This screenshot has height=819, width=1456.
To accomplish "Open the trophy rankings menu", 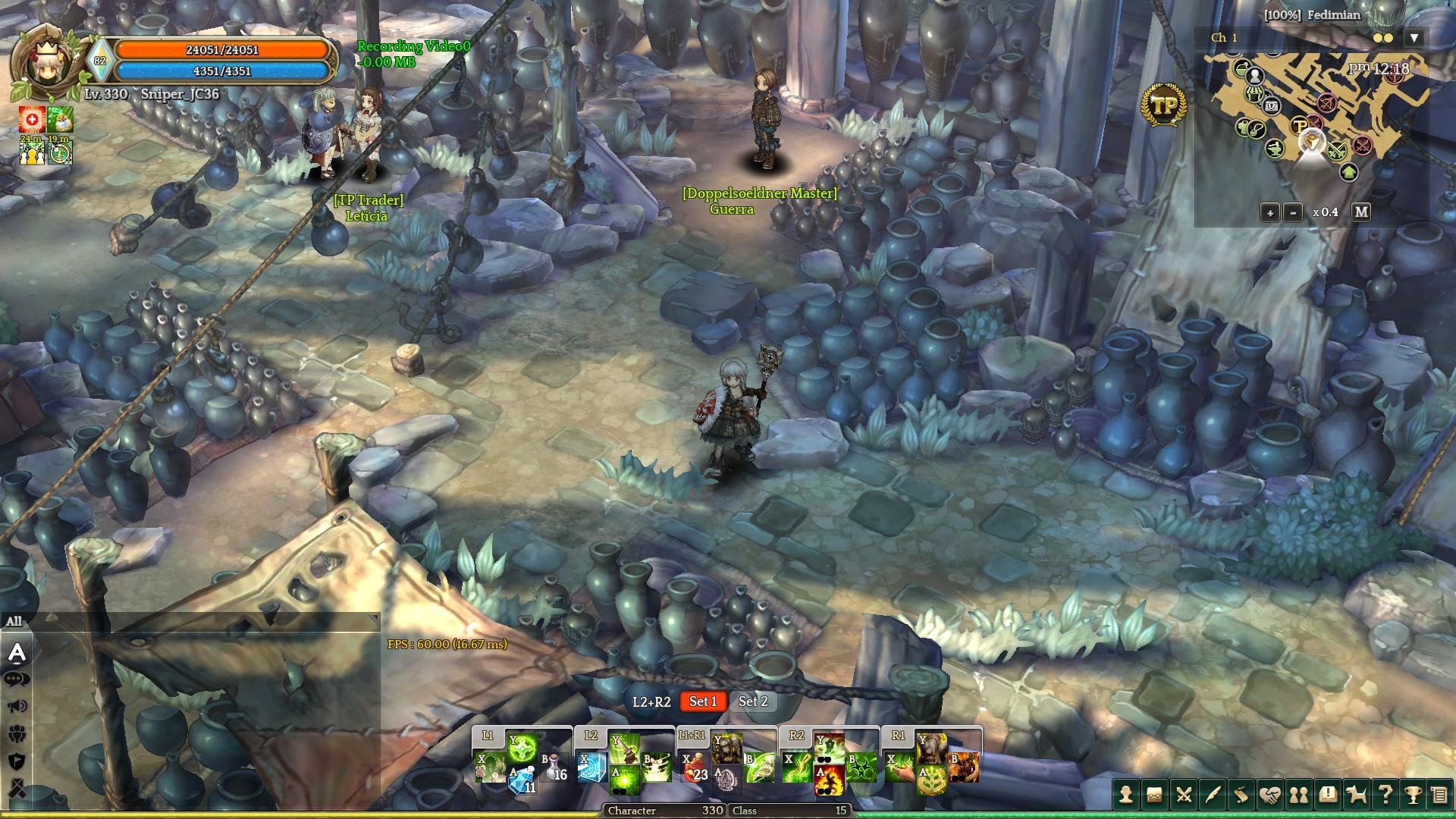I will pyautogui.click(x=1413, y=795).
